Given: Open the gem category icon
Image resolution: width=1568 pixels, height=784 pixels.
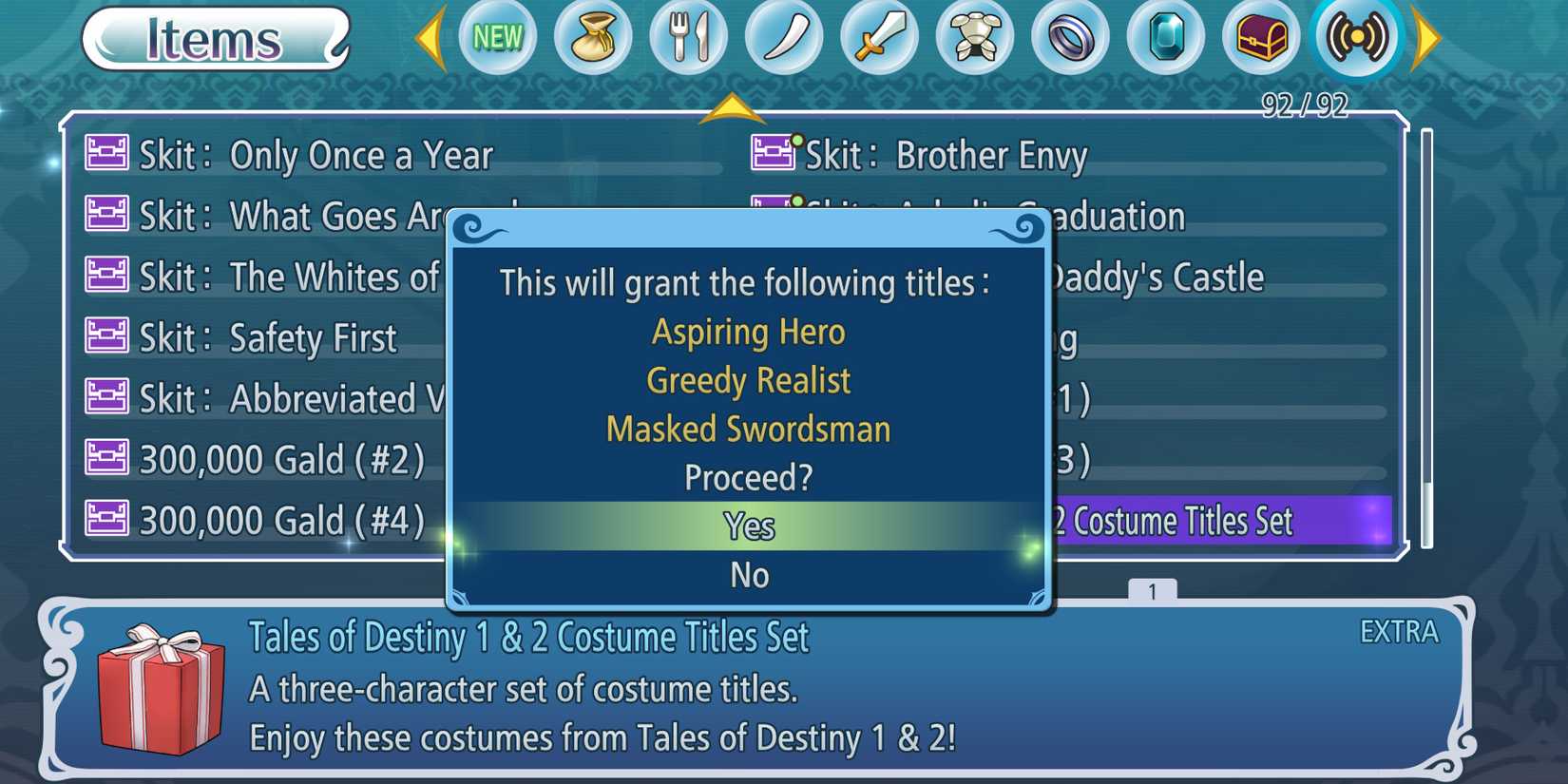Looking at the screenshot, I should (x=1164, y=38).
